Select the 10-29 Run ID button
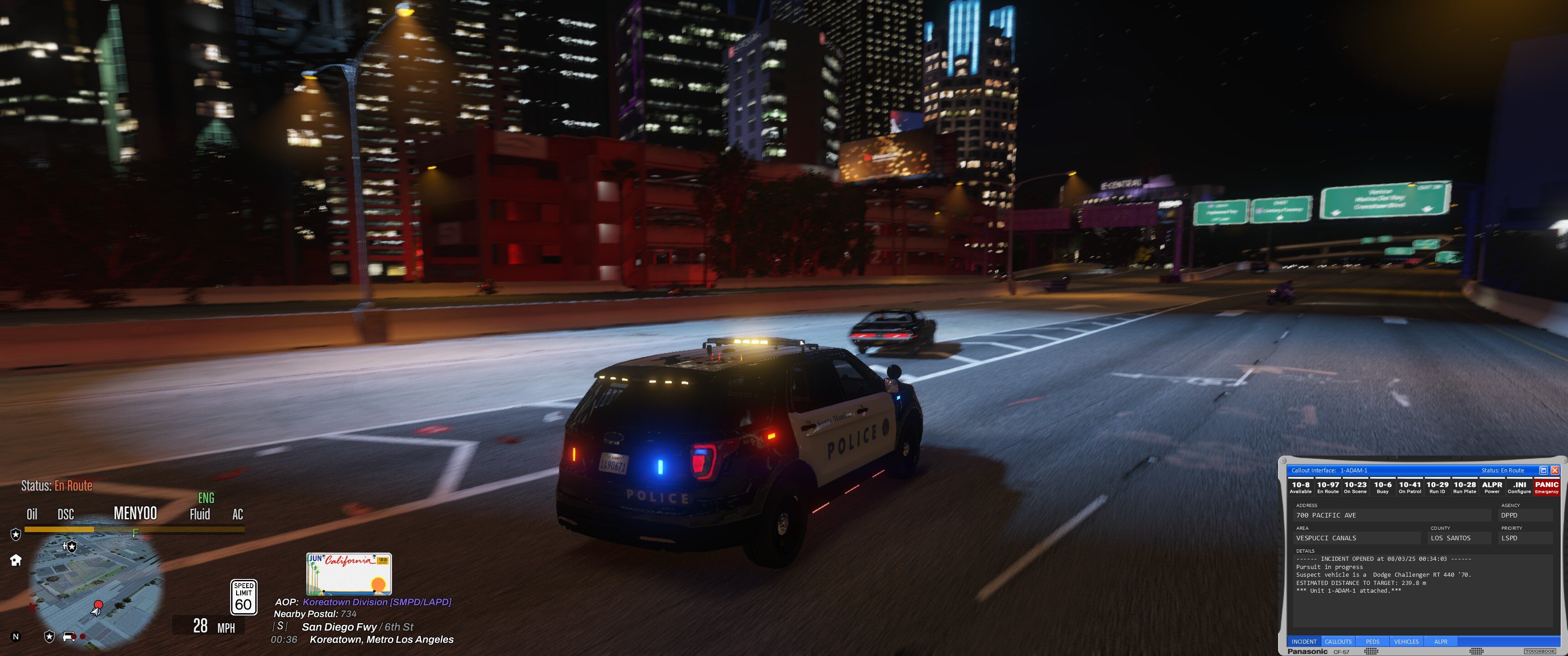The width and height of the screenshot is (1568, 656). pyautogui.click(x=1437, y=487)
